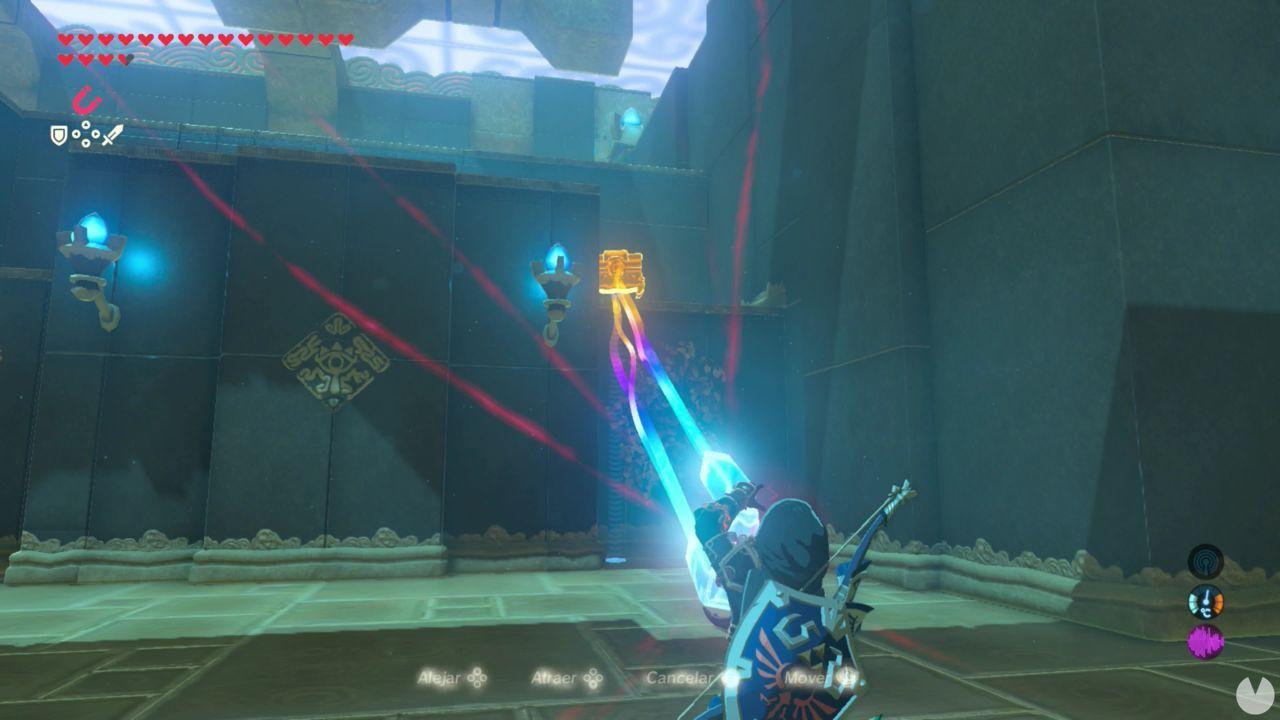1280x720 pixels.
Task: Click the temperature gauge icon
Action: (1206, 601)
